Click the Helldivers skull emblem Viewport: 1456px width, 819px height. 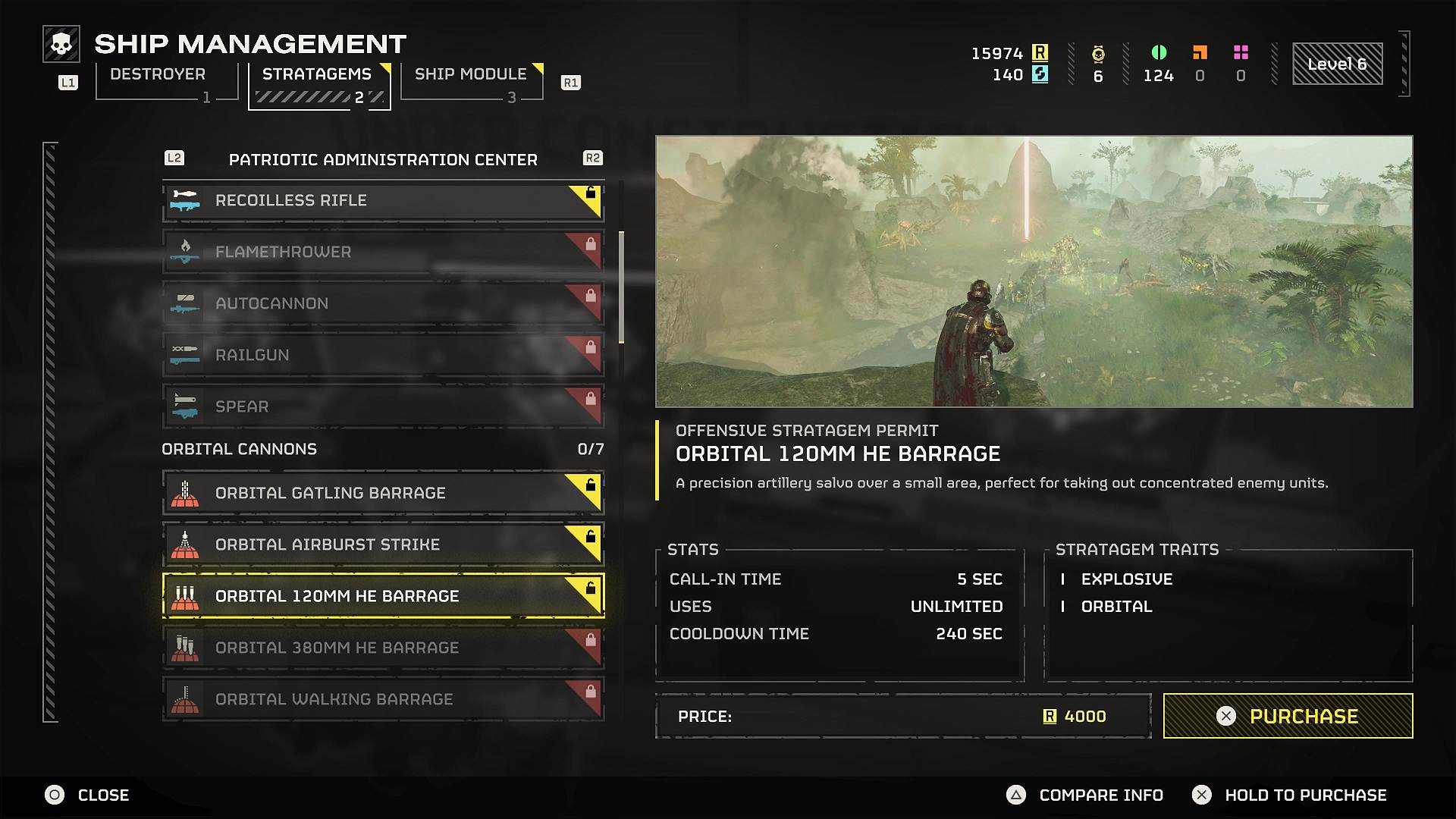coord(60,43)
